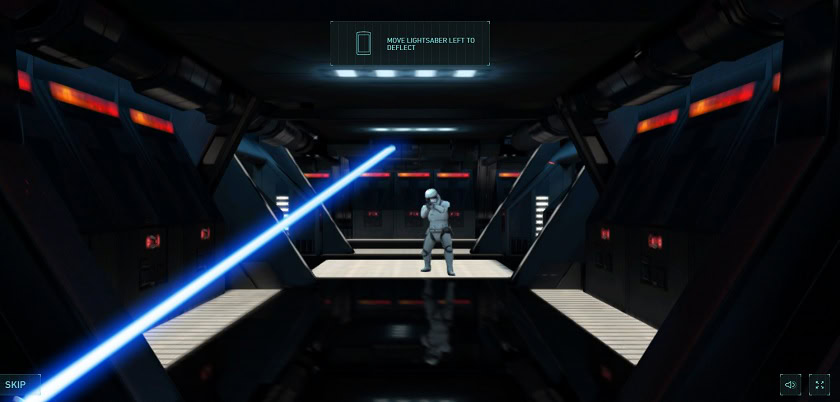Skip the lightsaber tutorial

coord(16,385)
